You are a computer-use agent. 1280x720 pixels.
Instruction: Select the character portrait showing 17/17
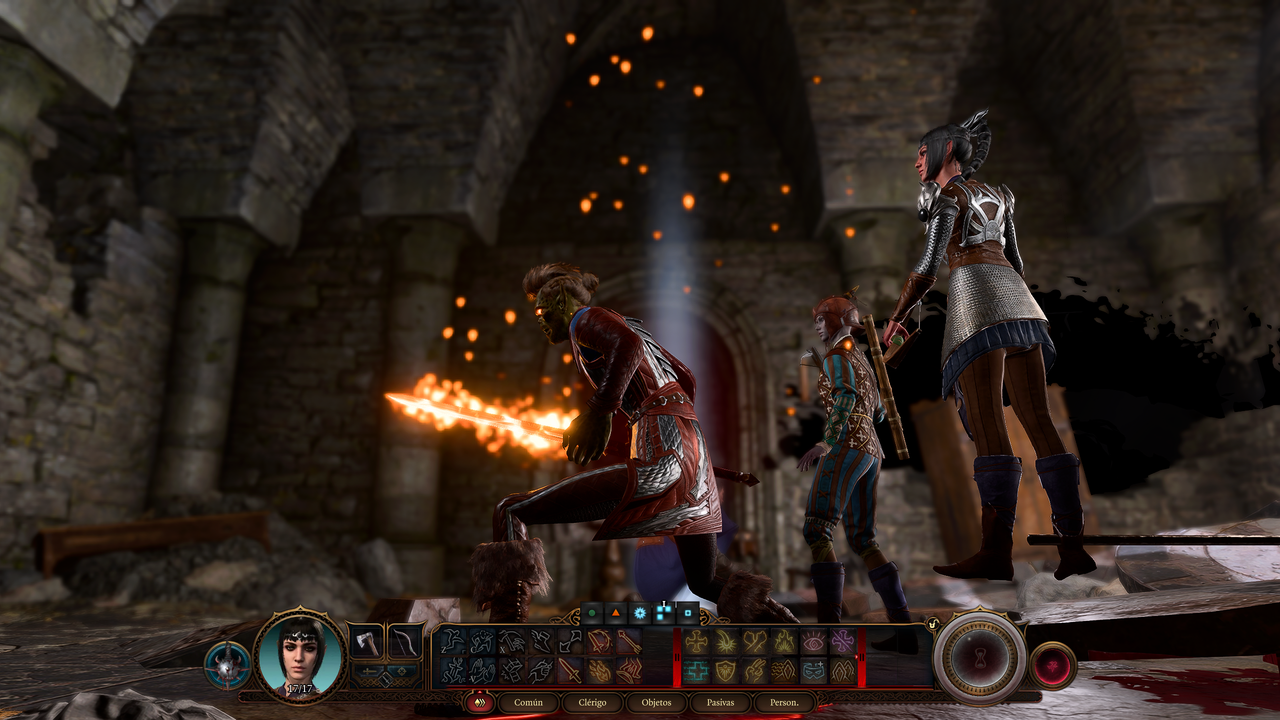point(301,656)
